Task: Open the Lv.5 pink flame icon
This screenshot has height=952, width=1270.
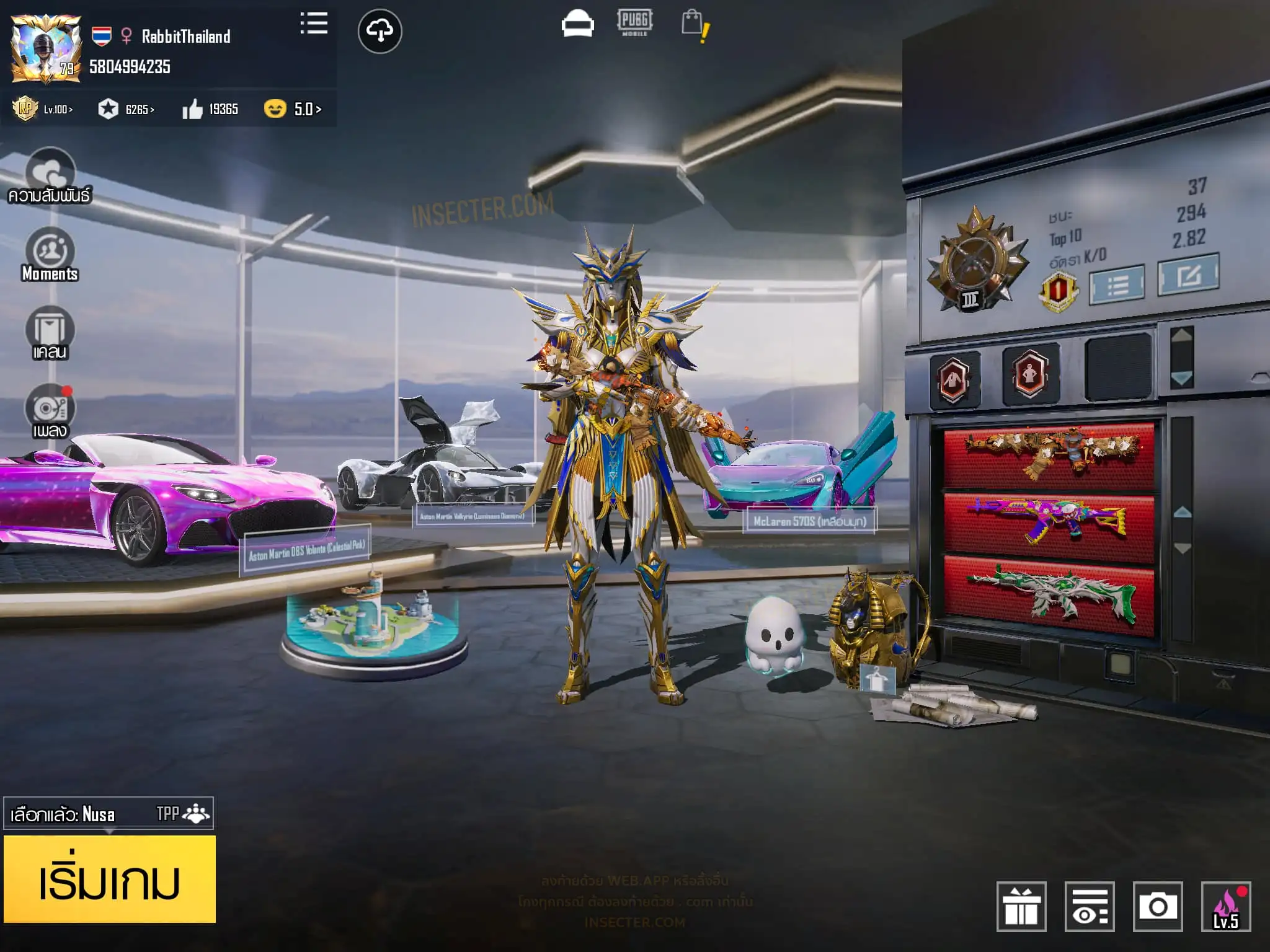Action: 1225,906
